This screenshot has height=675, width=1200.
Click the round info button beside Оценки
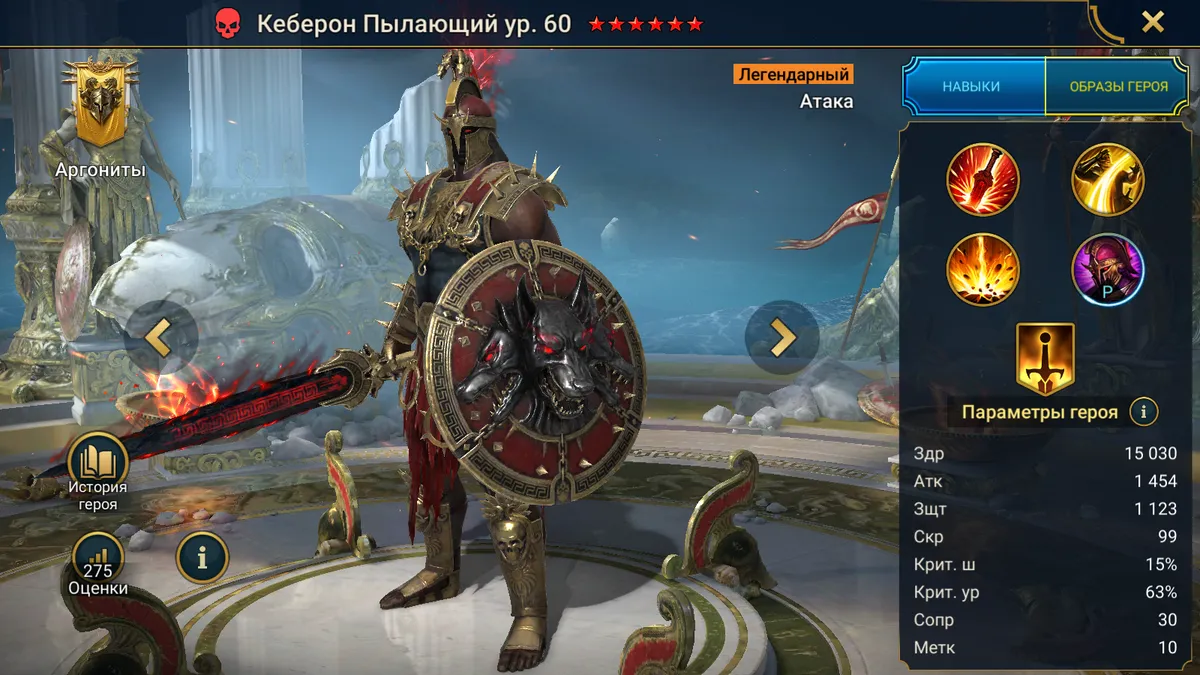click(202, 558)
